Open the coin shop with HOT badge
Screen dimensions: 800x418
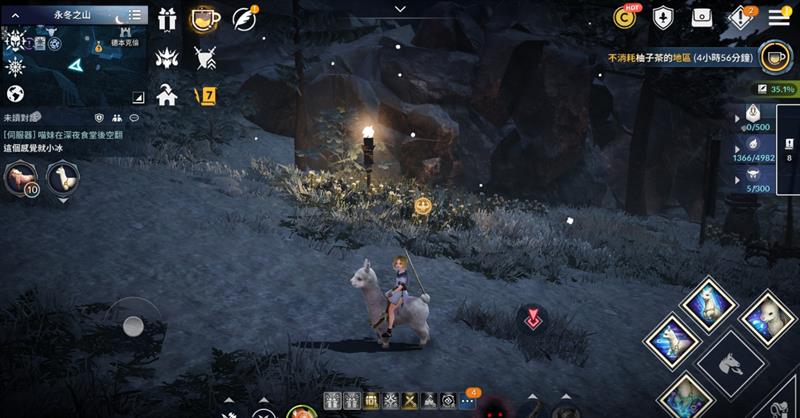(627, 17)
